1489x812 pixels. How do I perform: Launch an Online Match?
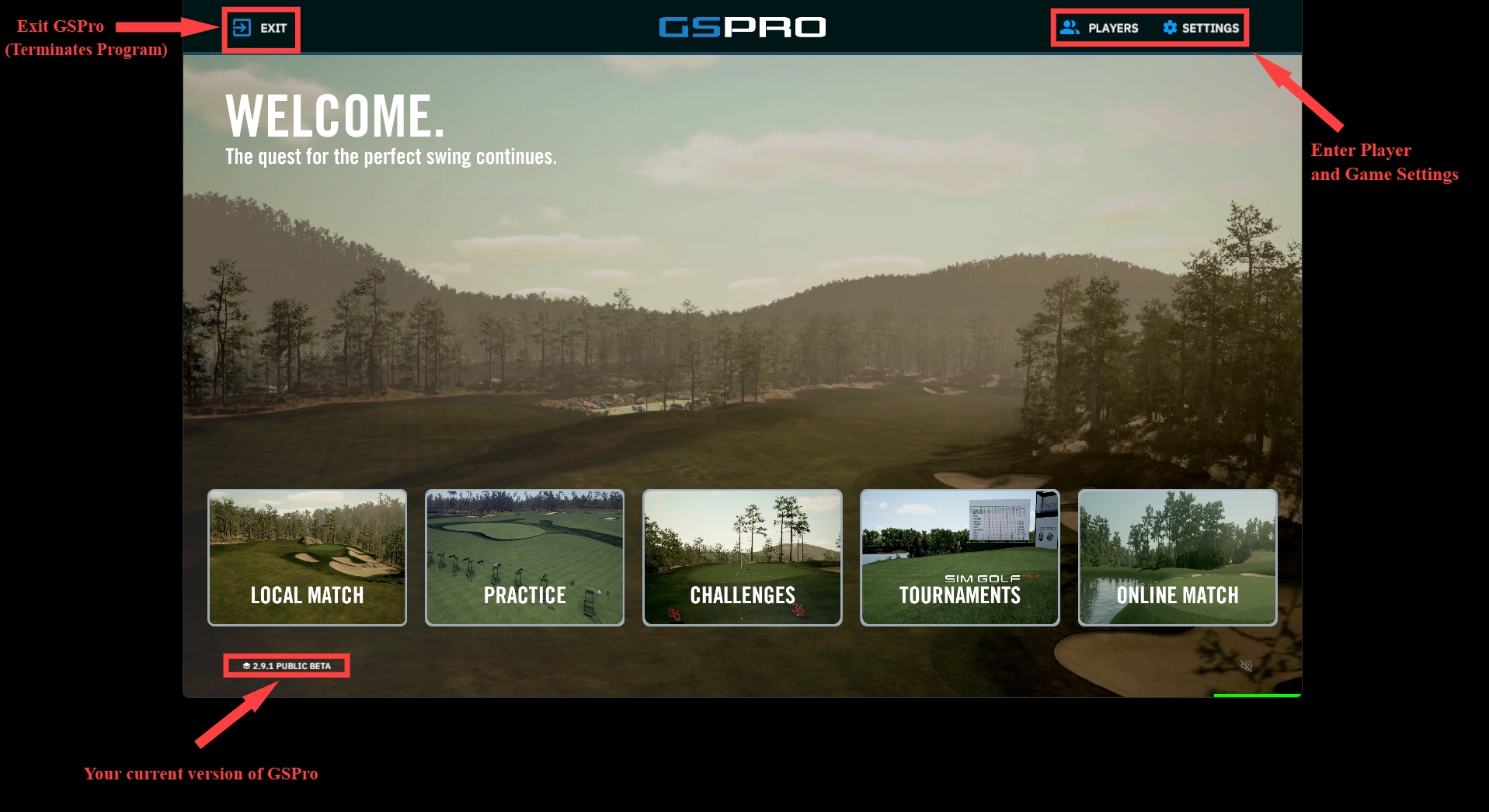coord(1177,557)
